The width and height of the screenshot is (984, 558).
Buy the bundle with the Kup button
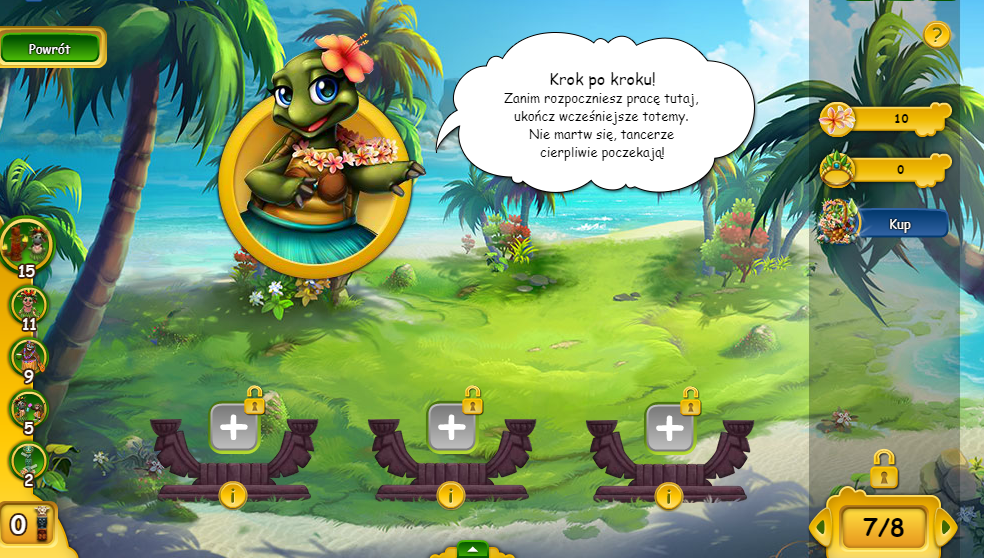pyautogui.click(x=900, y=224)
